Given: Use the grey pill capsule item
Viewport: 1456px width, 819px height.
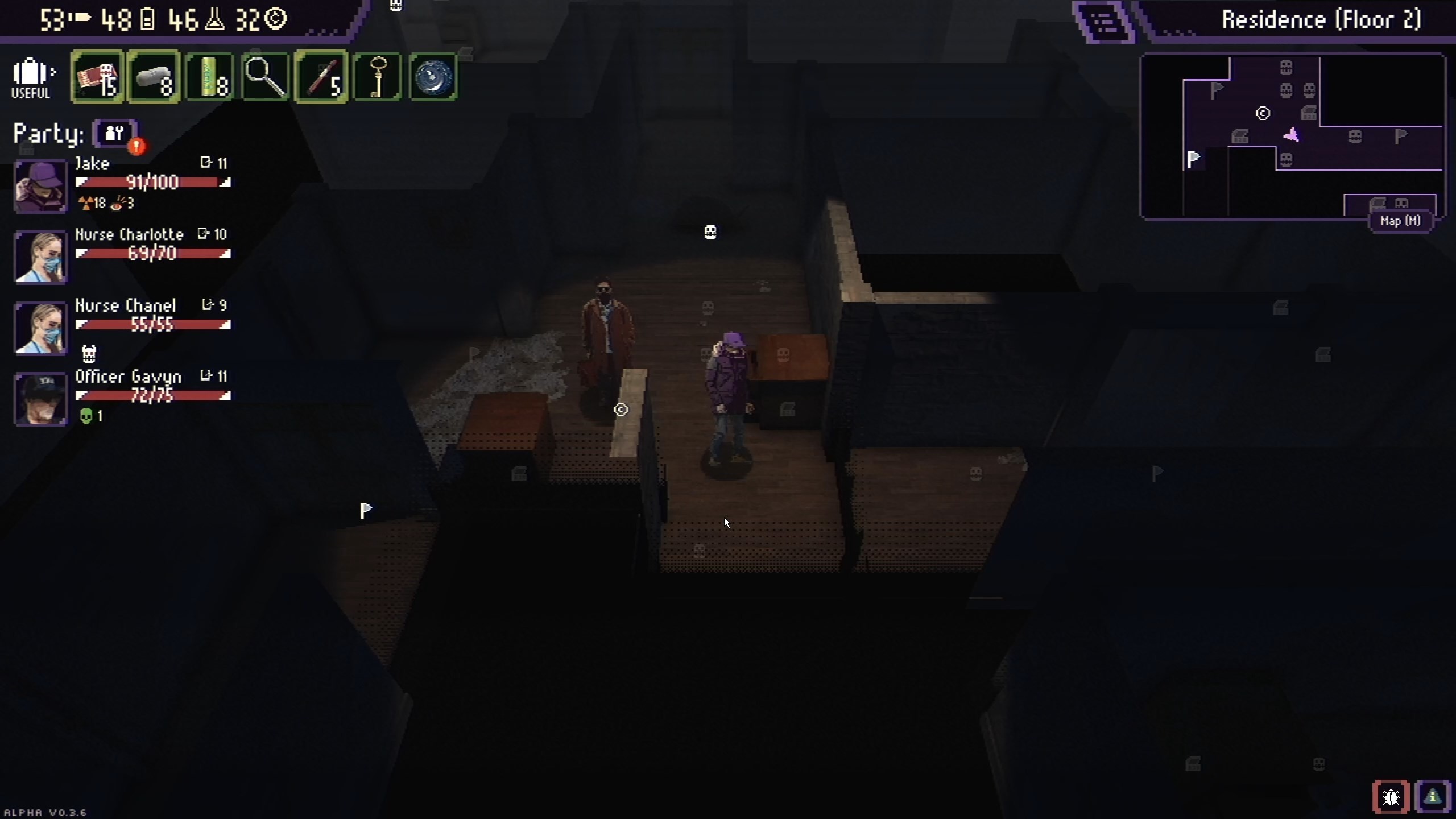Looking at the screenshot, I should tap(154, 77).
